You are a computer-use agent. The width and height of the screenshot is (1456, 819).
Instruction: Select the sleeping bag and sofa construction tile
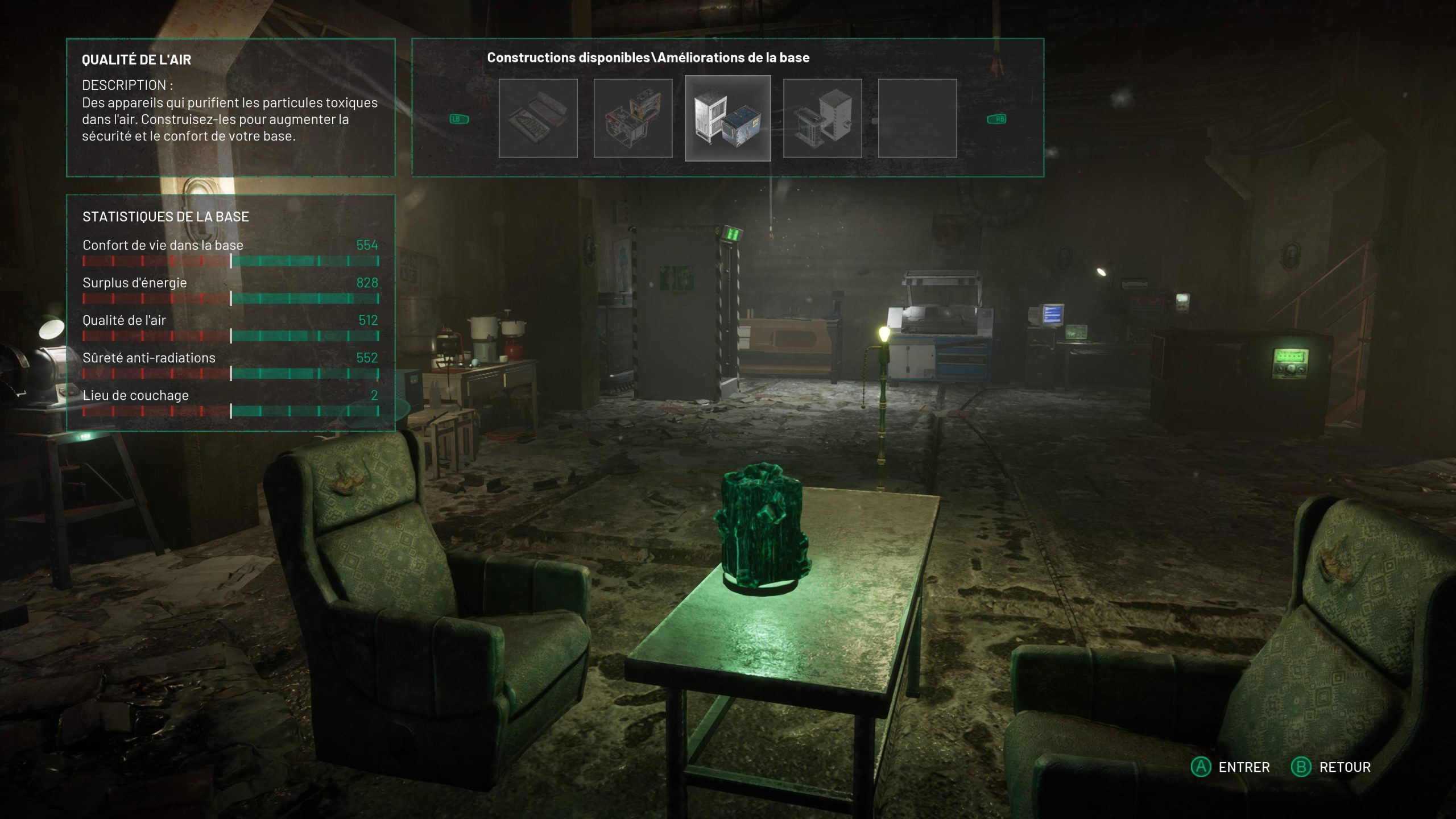coord(538,118)
